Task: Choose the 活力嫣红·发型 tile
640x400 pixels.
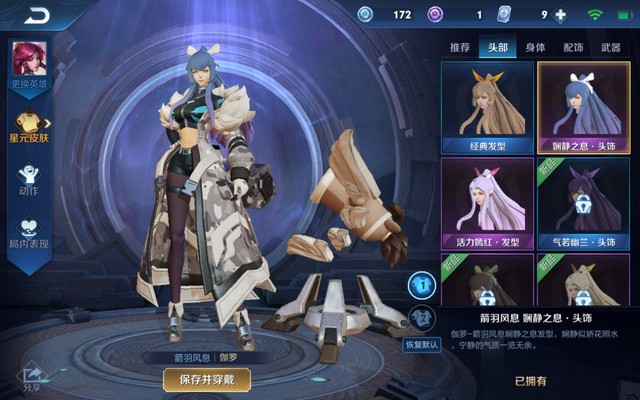Action: [x=488, y=204]
